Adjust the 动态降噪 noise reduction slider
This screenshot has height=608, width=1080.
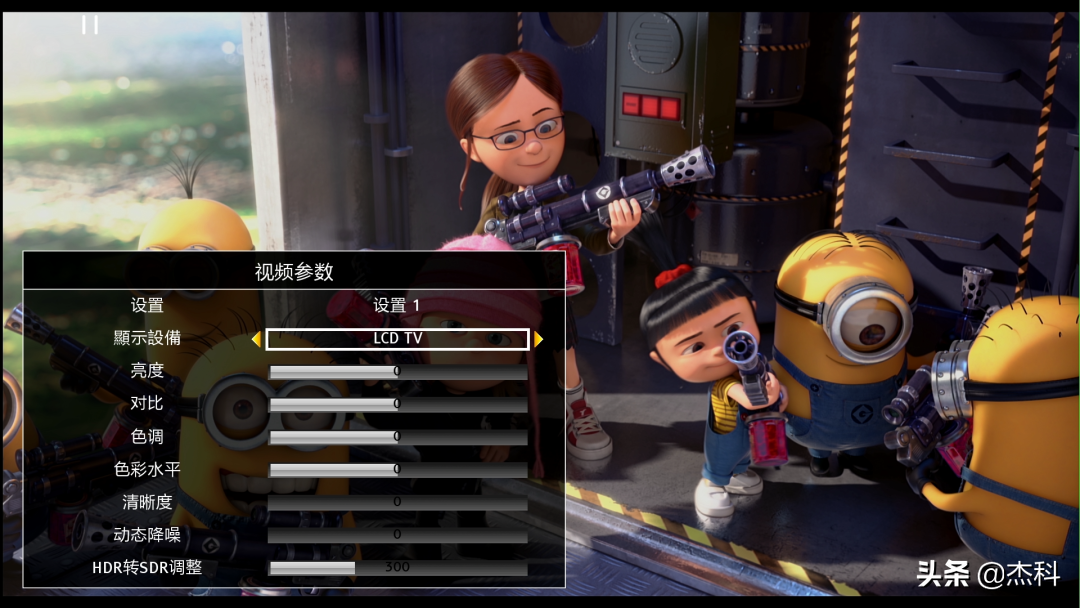click(397, 535)
